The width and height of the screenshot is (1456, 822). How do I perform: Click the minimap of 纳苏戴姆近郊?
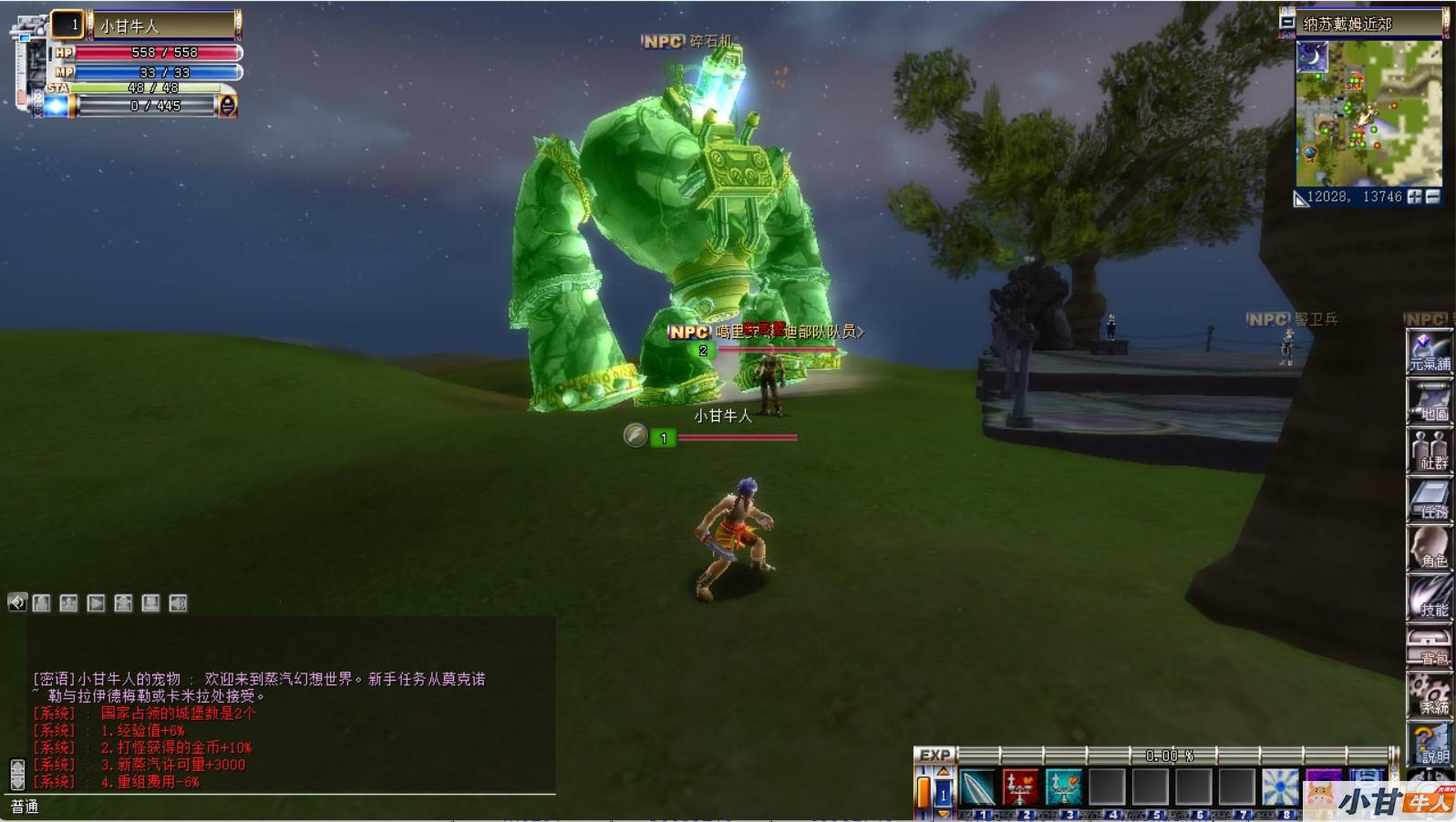pyautogui.click(x=1368, y=112)
